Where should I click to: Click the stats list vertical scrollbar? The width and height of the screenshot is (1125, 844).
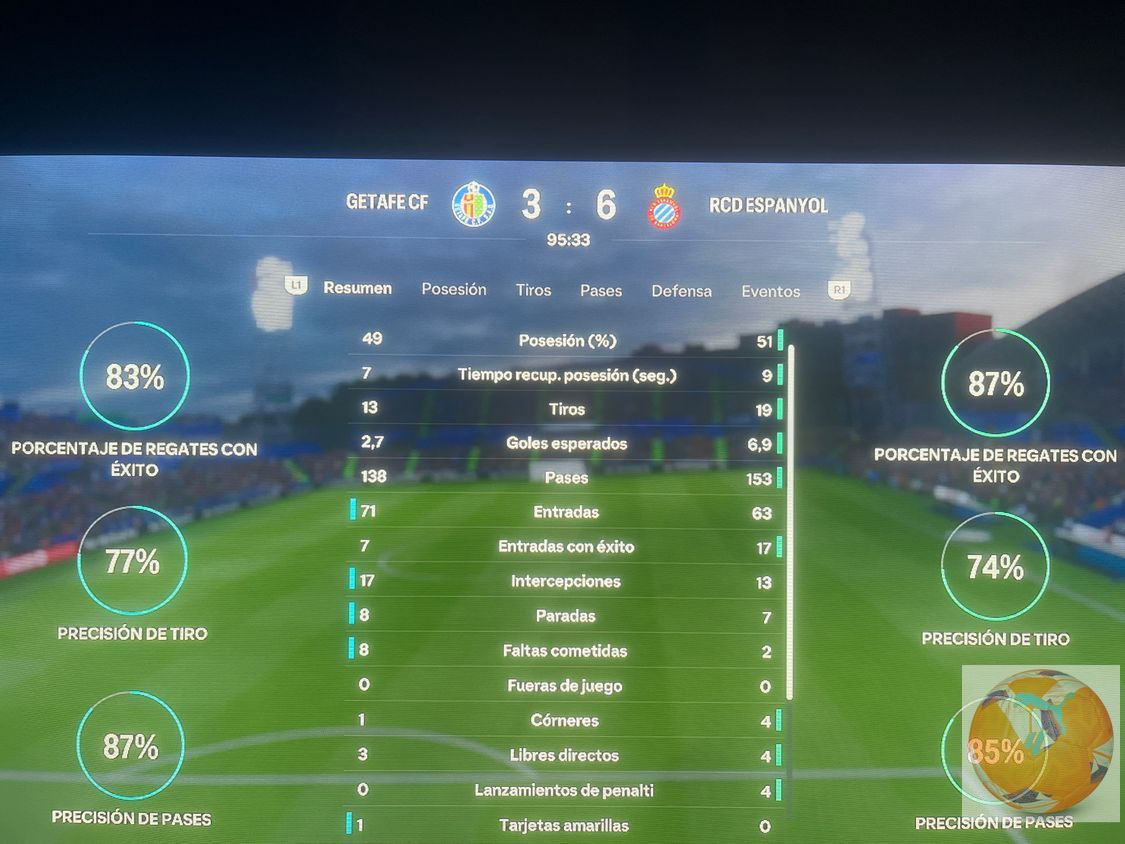(x=791, y=520)
